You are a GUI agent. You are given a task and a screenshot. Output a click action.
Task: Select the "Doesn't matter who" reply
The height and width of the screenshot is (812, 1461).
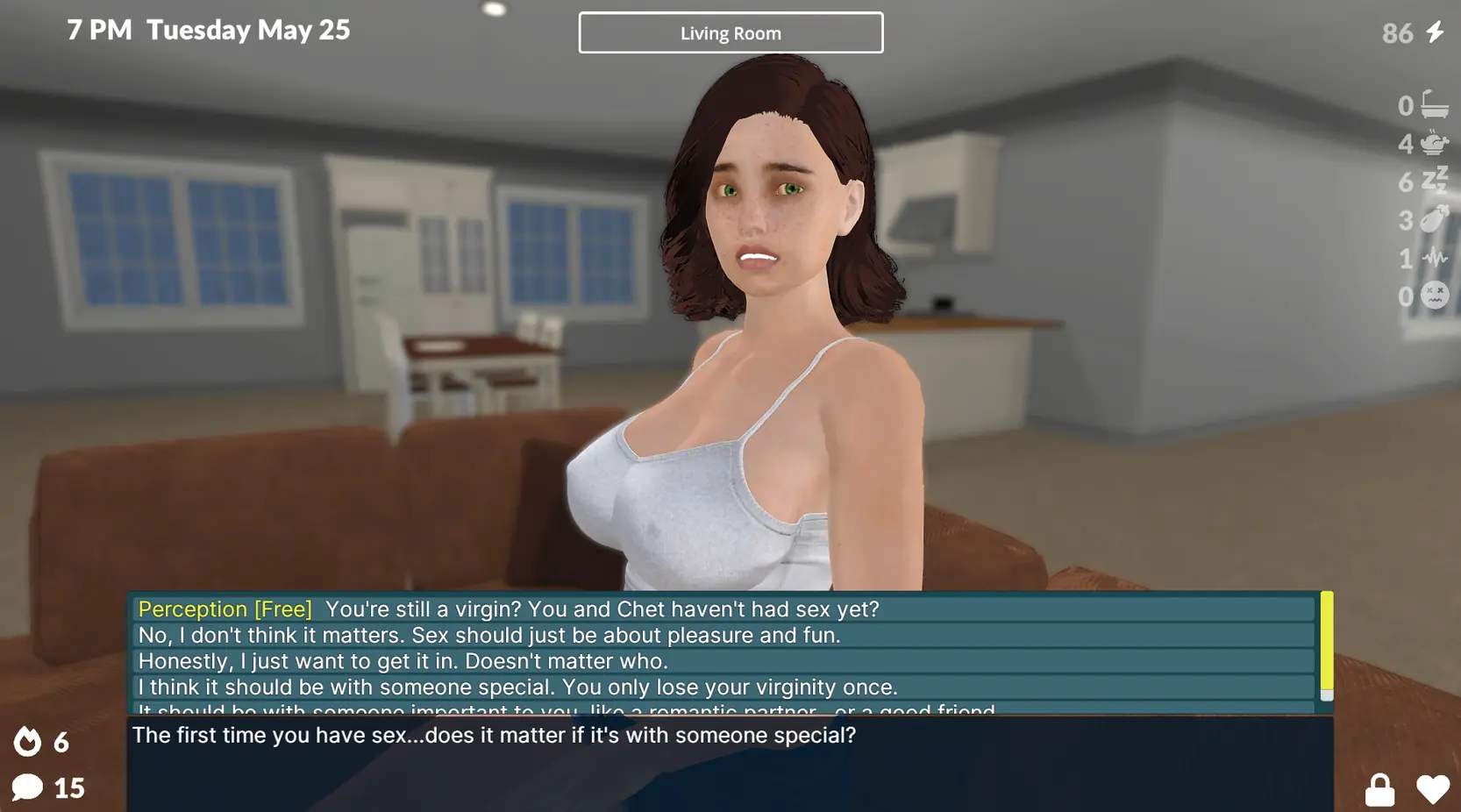403,661
